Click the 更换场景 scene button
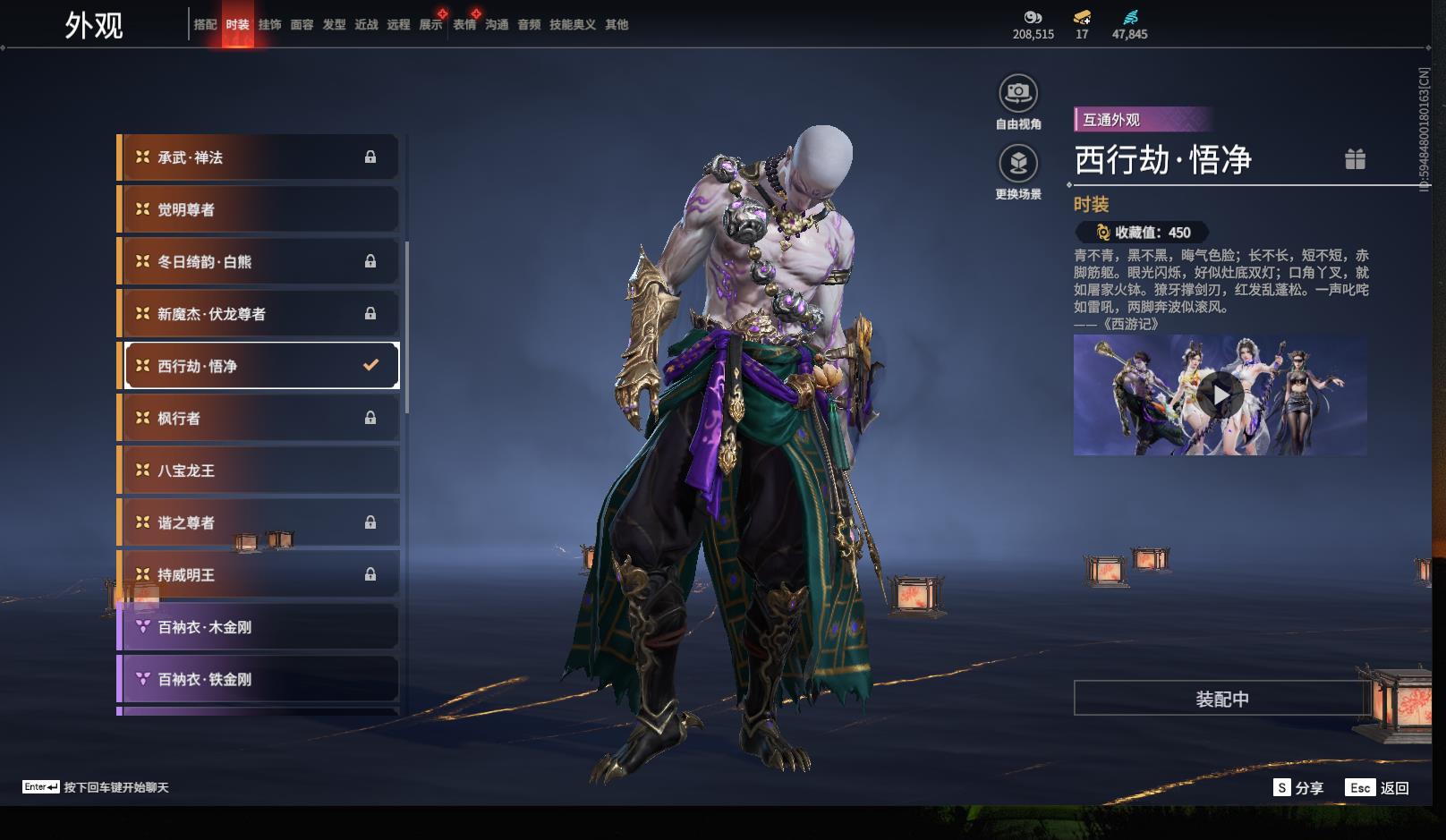The height and width of the screenshot is (840, 1446). click(x=1018, y=164)
